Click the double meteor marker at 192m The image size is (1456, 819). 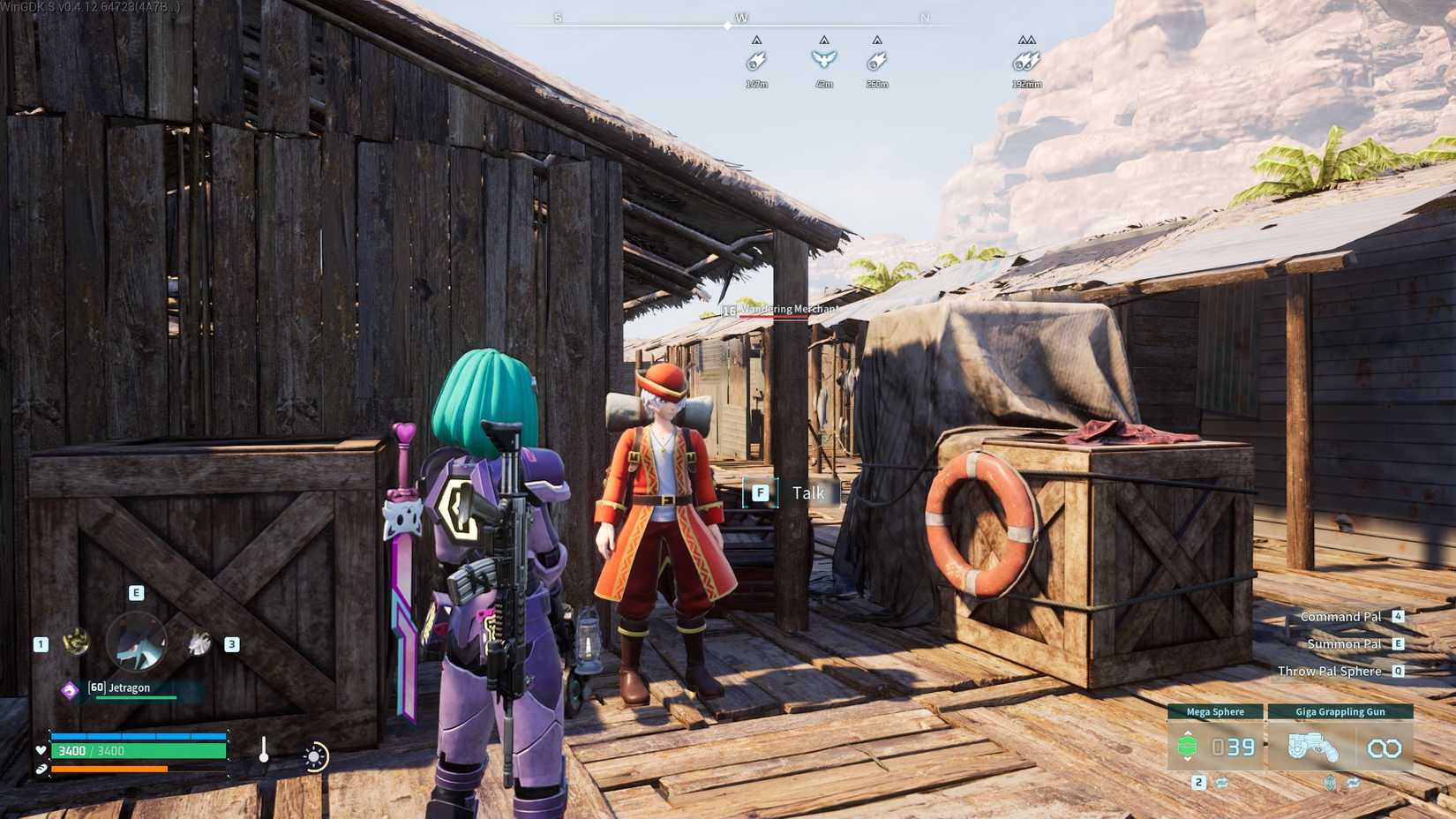click(1025, 62)
